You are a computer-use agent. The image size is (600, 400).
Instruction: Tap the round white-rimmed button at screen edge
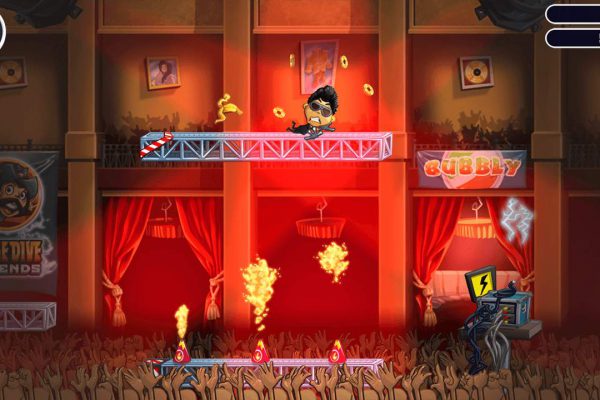pyautogui.click(x=2, y=30)
